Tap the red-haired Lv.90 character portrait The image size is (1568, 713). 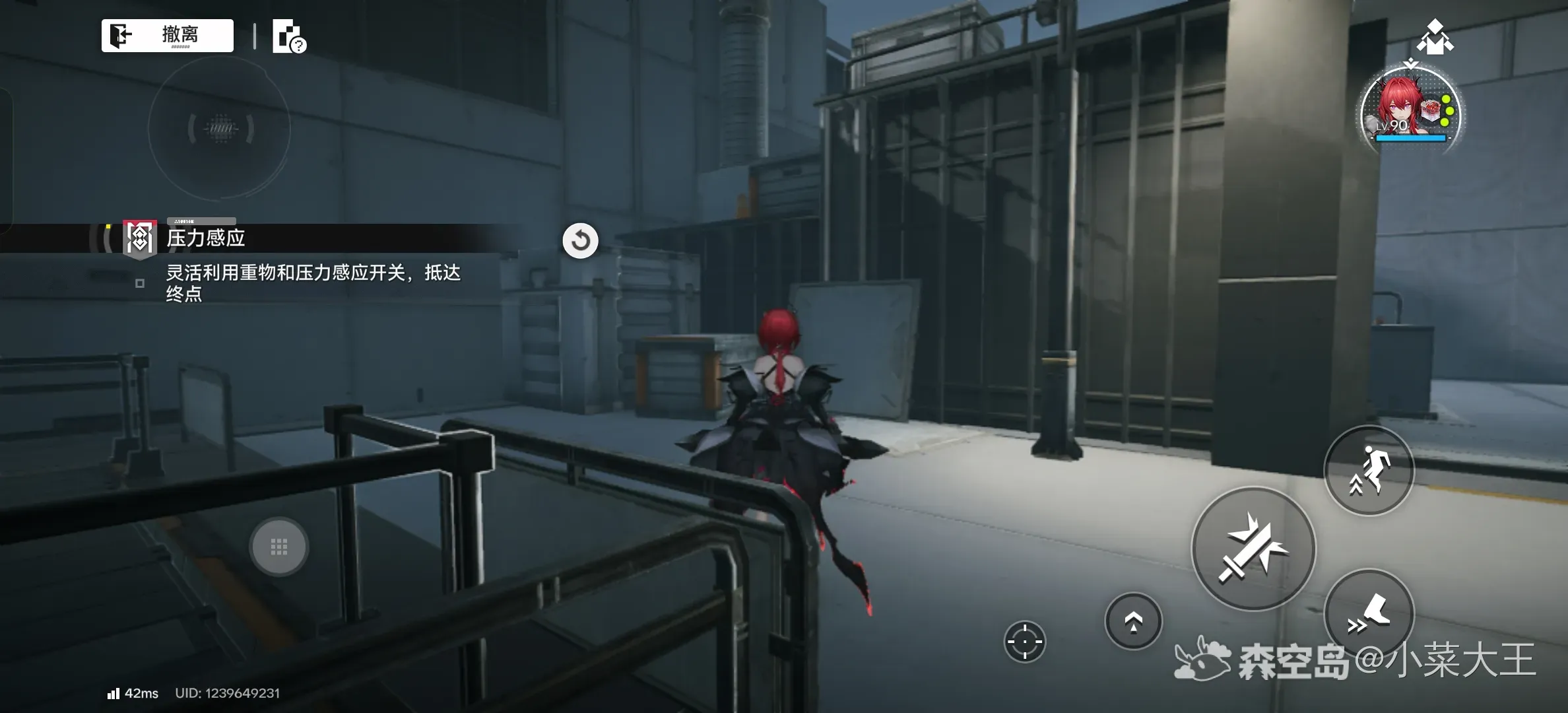[x=1410, y=111]
